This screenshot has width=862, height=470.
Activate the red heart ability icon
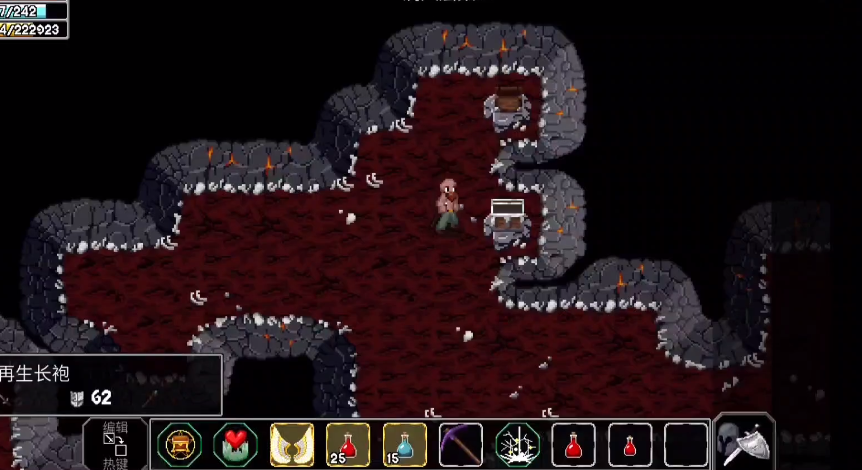pyautogui.click(x=236, y=445)
